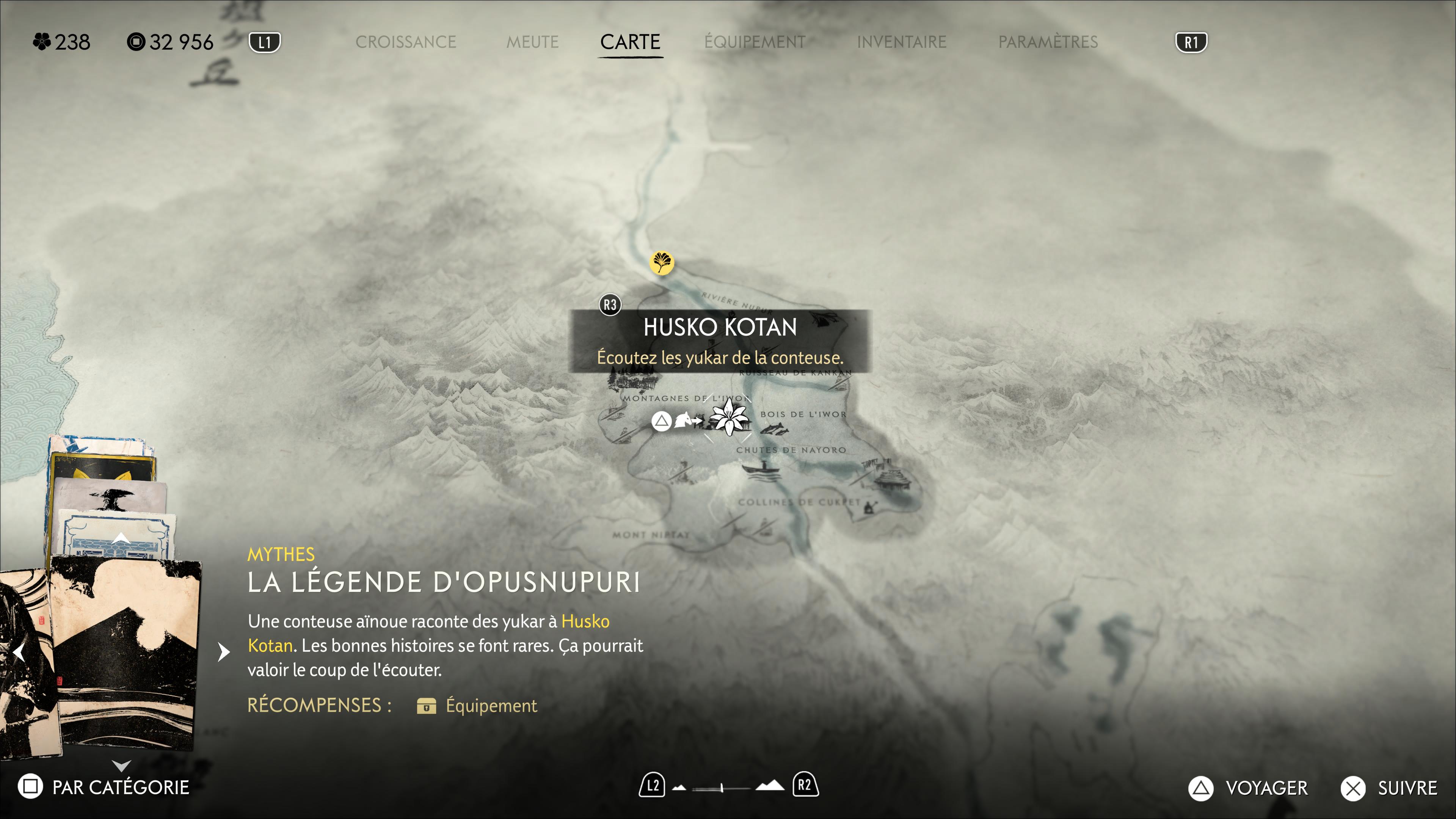Open the Meute tab
The height and width of the screenshot is (819, 1456).
(x=532, y=42)
